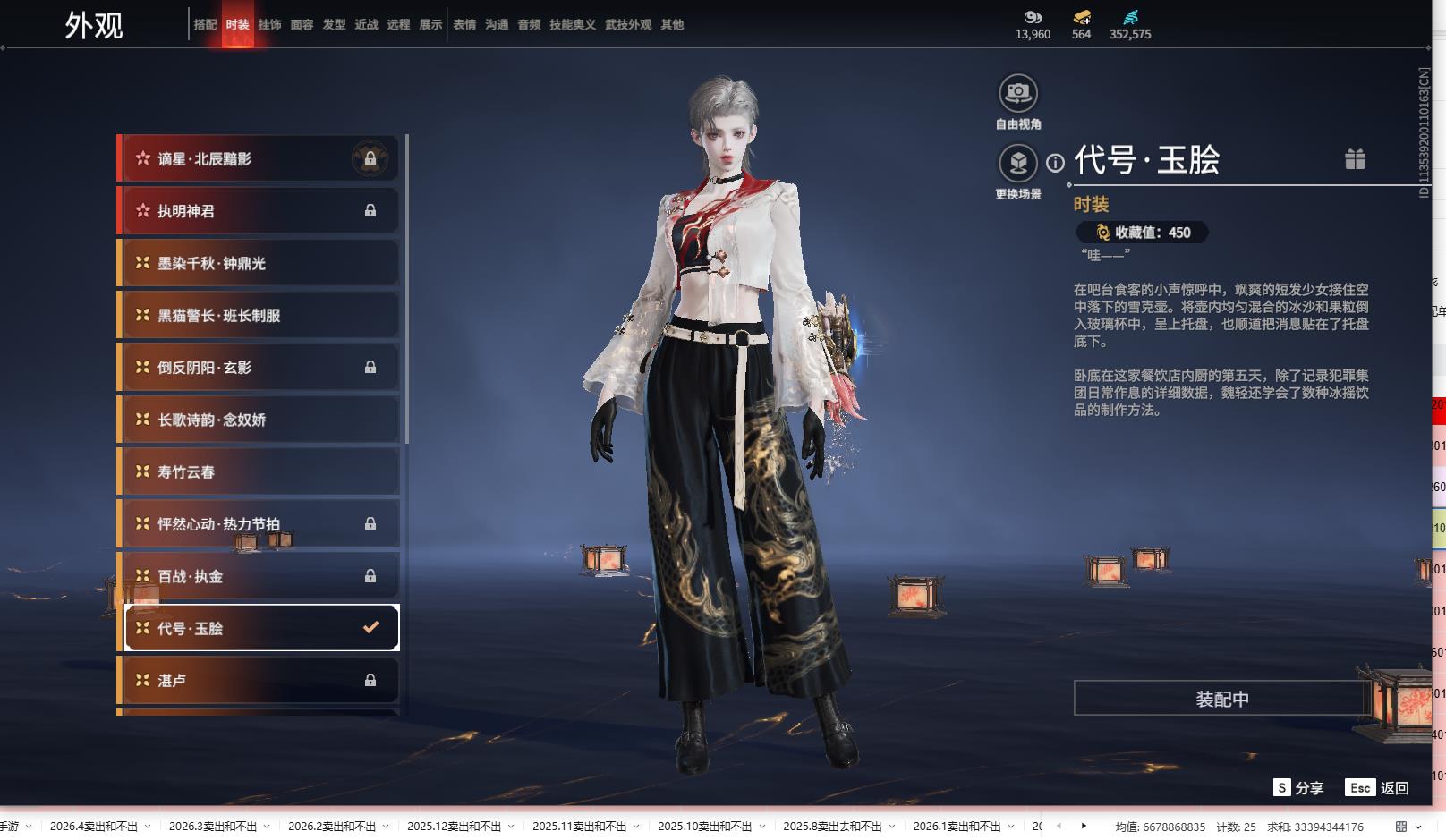Choose the 长歌诗韵·念奴娇 outfit
Screen dimensions: 1446x840
(259, 420)
